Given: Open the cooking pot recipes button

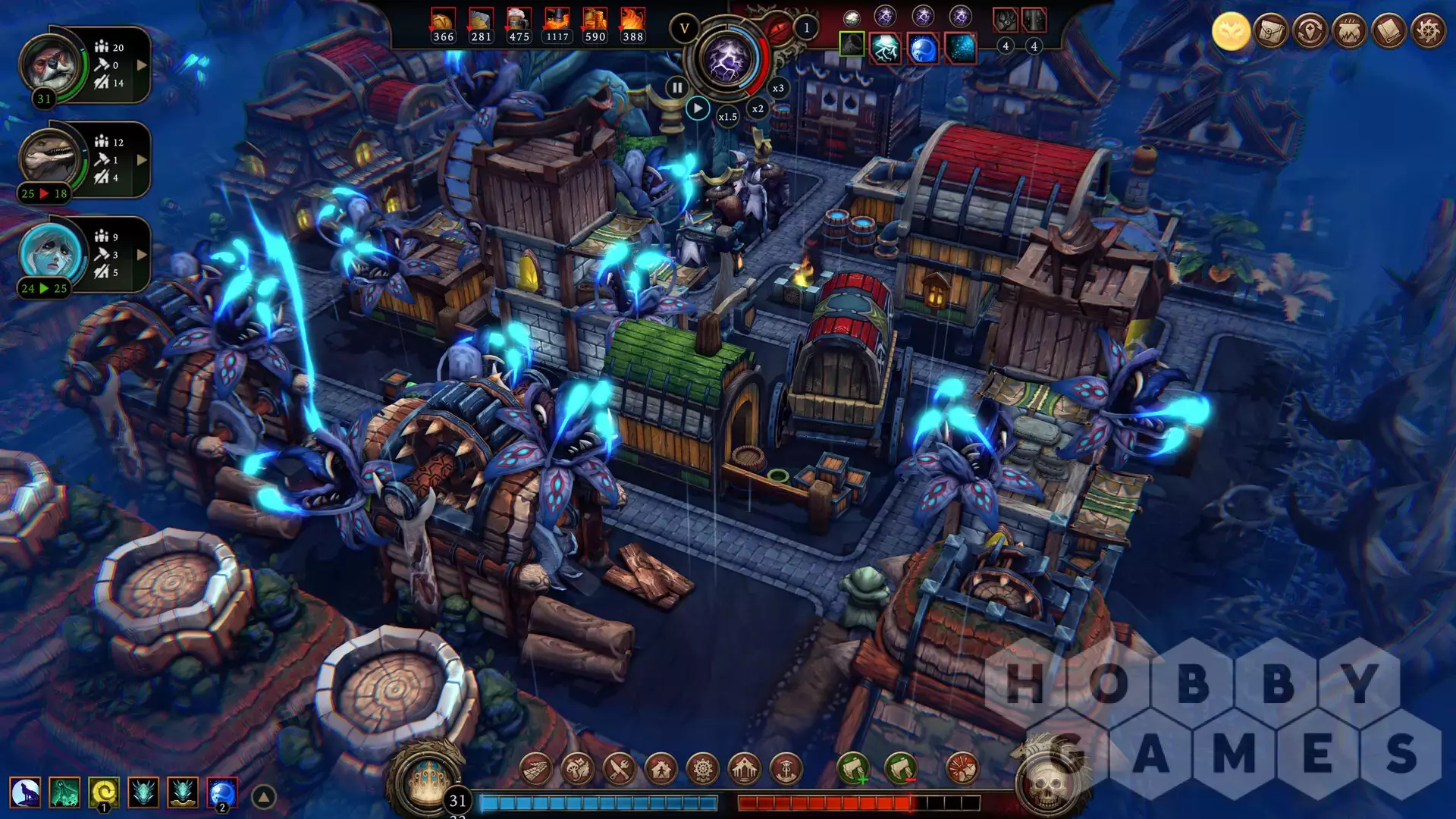Looking at the screenshot, I should tap(1349, 32).
